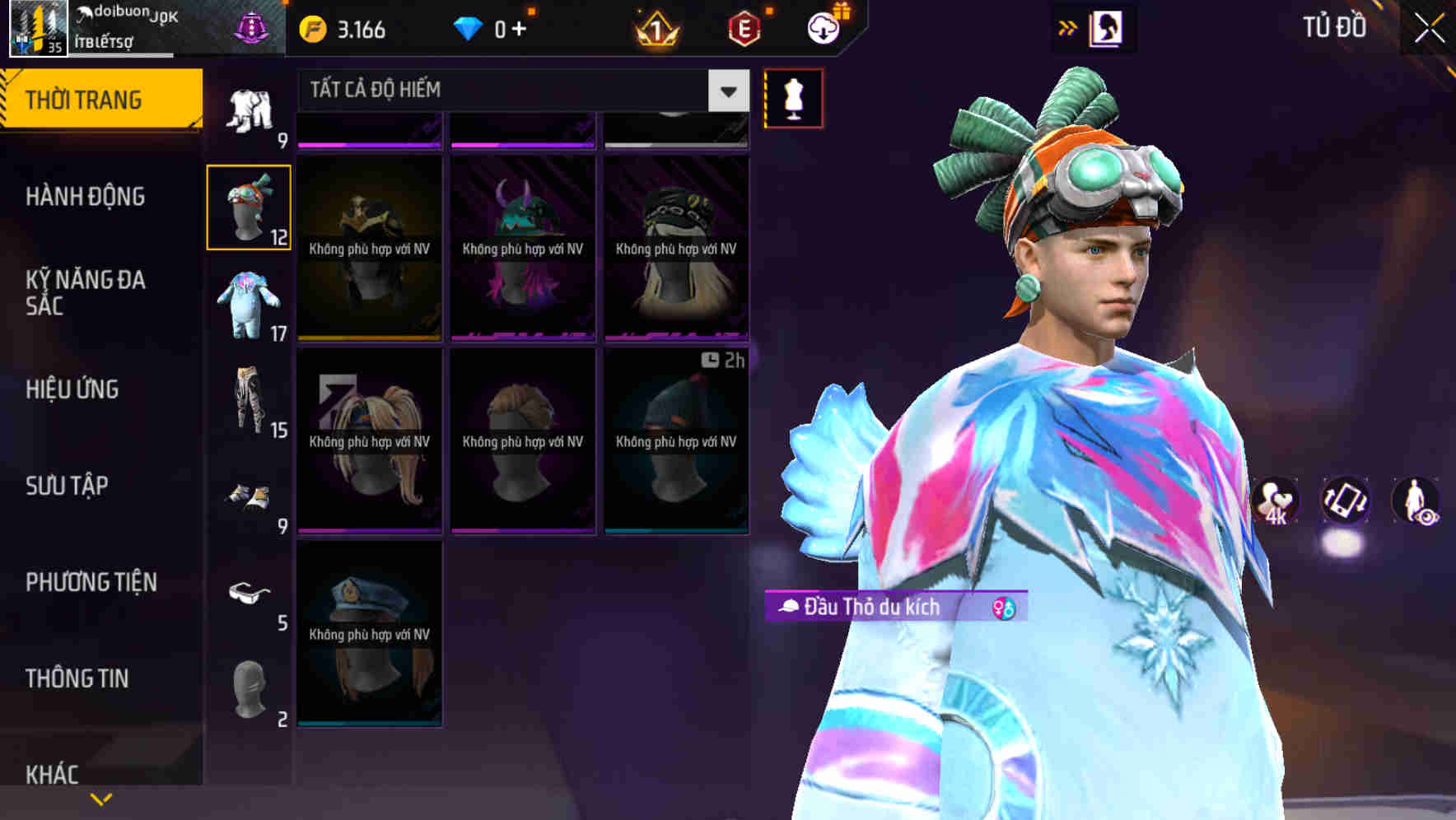Select the face mask category
The width and height of the screenshot is (1456, 820).
tap(248, 692)
